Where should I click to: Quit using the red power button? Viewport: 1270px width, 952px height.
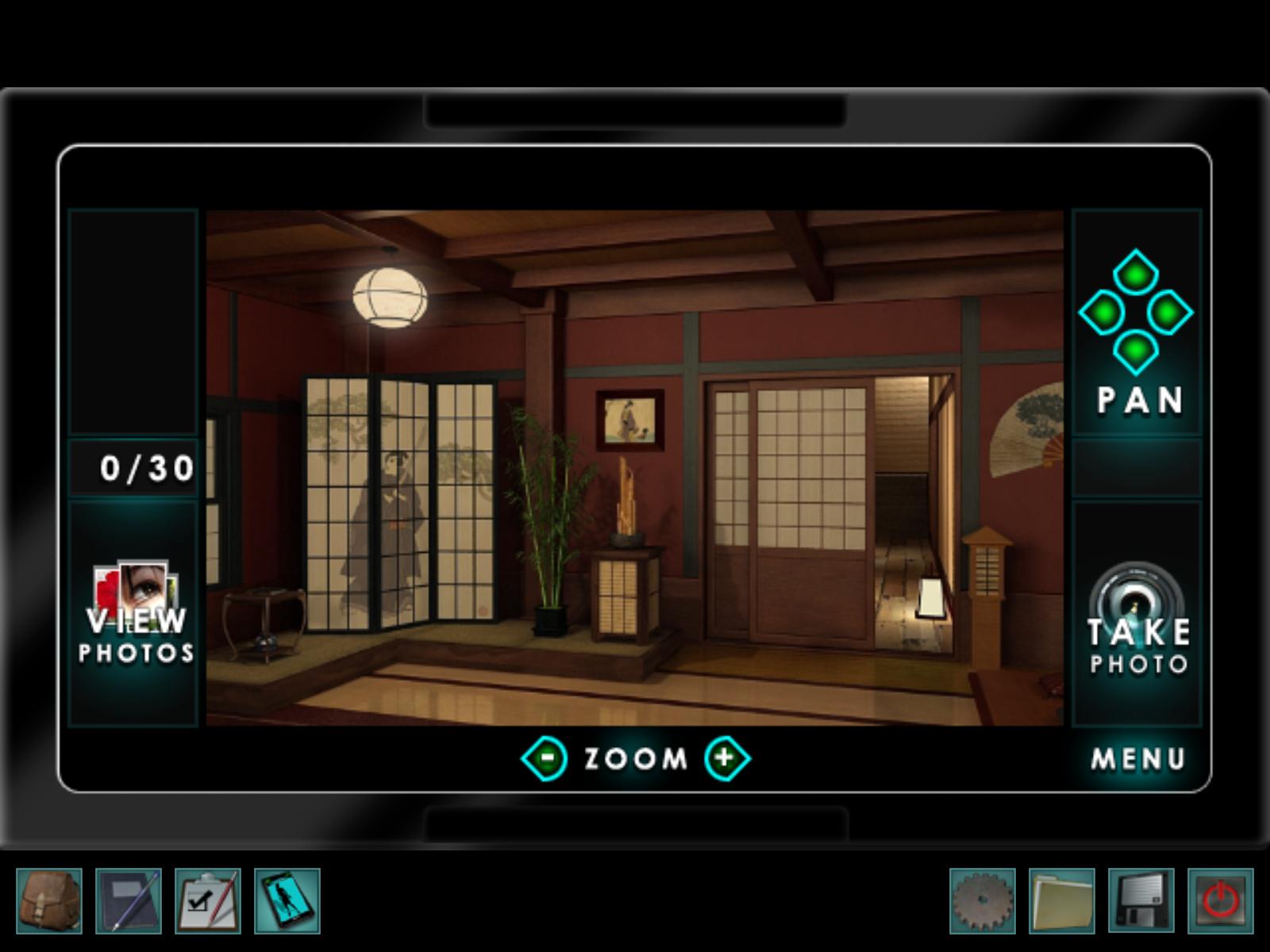[x=1221, y=901]
